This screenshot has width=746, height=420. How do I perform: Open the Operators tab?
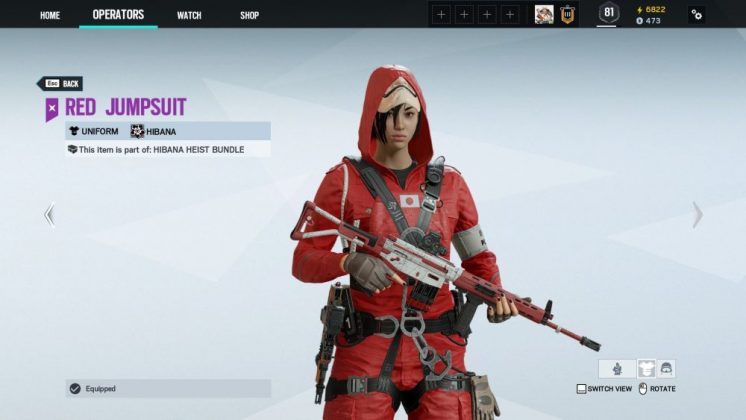(x=118, y=15)
